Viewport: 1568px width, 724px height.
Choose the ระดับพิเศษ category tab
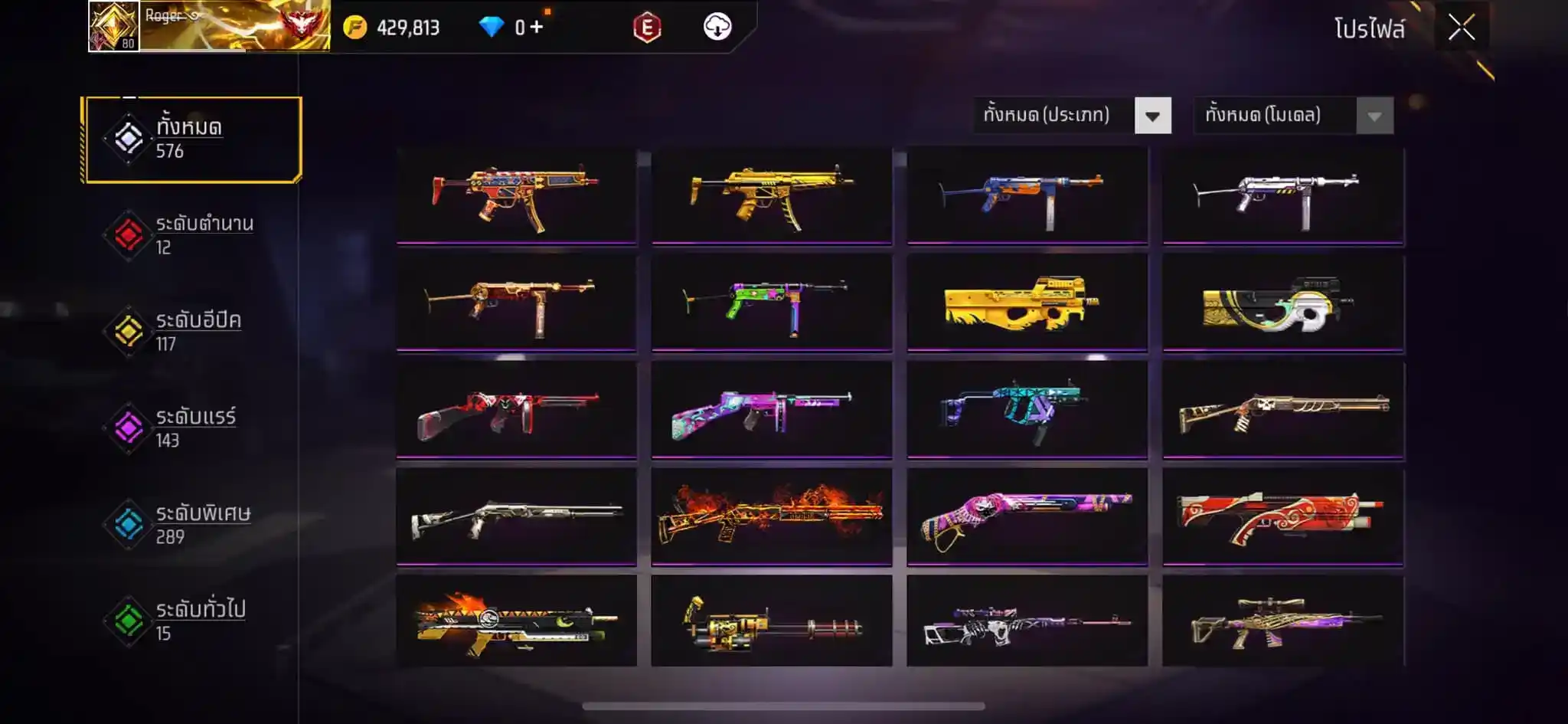pos(193,525)
